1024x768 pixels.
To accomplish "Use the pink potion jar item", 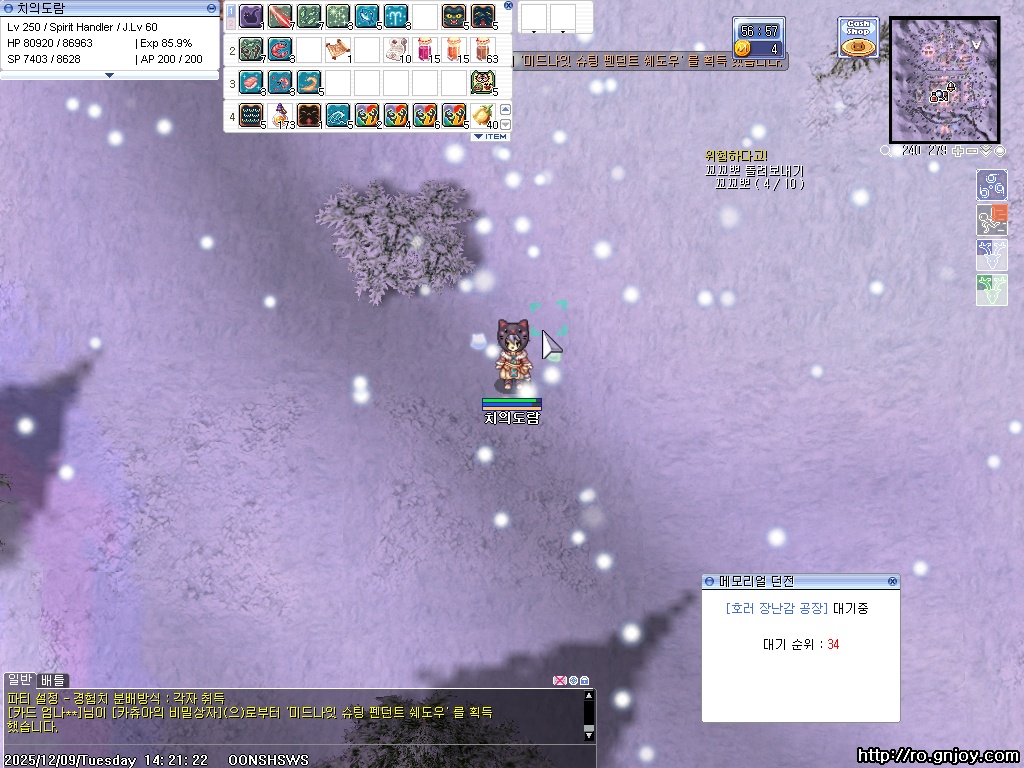I will (425, 48).
